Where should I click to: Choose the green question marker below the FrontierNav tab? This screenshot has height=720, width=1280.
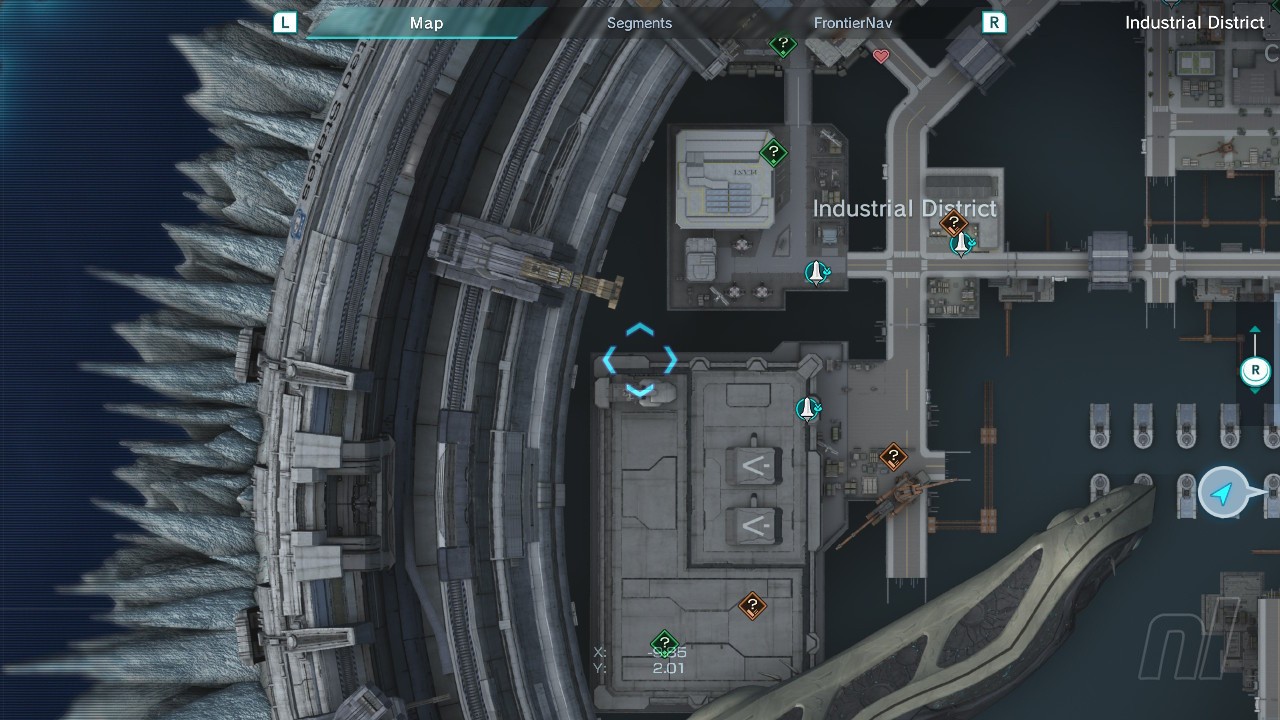tap(783, 44)
